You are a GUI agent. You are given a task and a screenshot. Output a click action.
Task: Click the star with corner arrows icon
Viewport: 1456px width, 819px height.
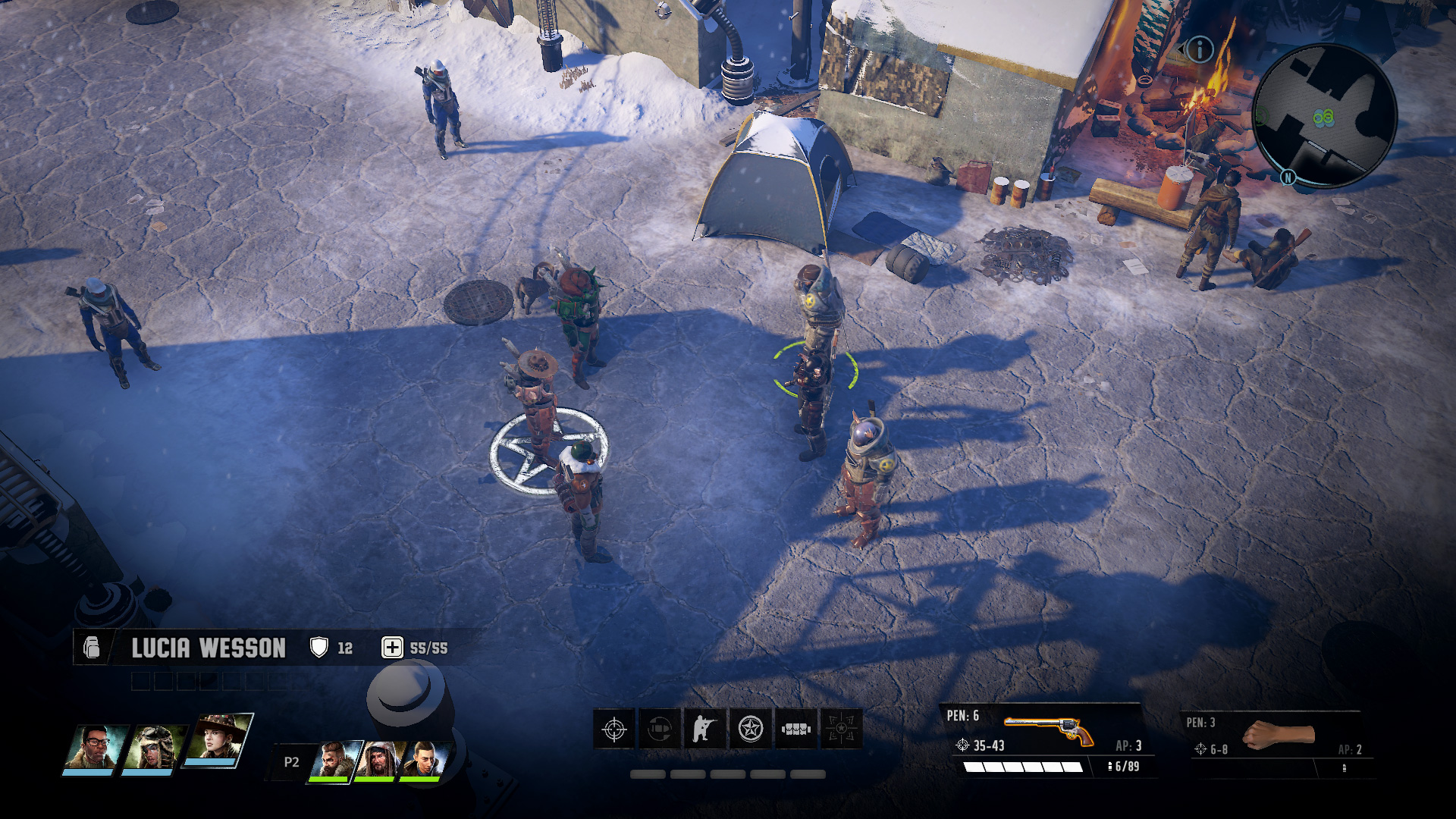(x=841, y=730)
